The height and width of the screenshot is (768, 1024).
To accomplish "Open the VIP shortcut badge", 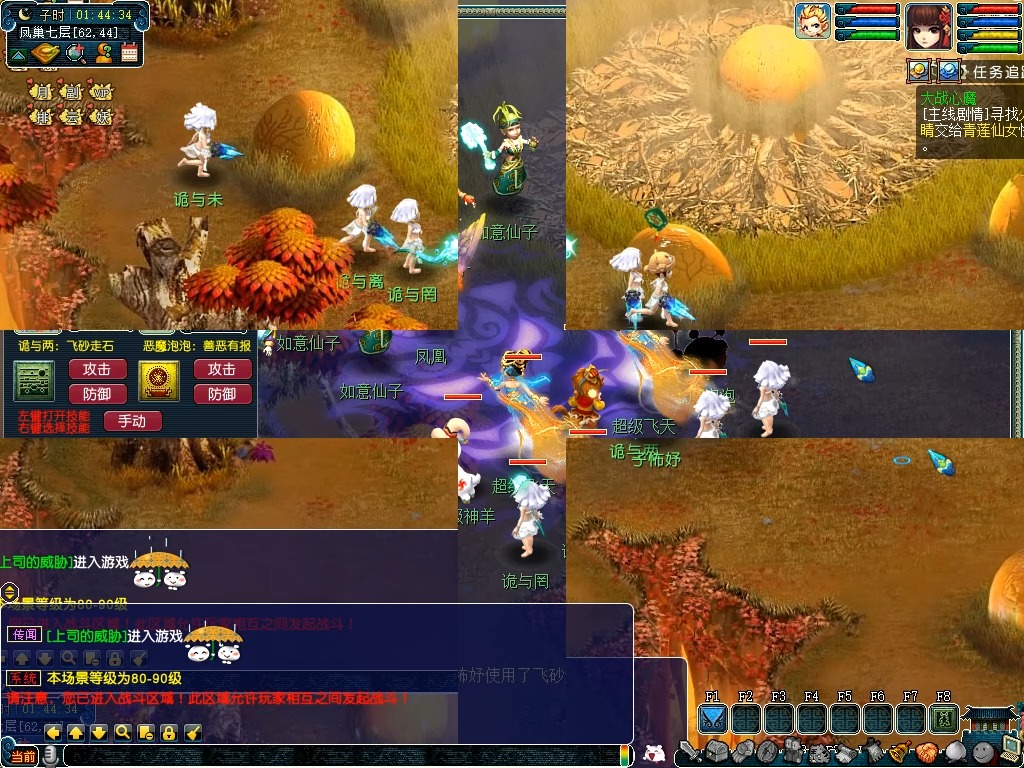I will coord(101,92).
